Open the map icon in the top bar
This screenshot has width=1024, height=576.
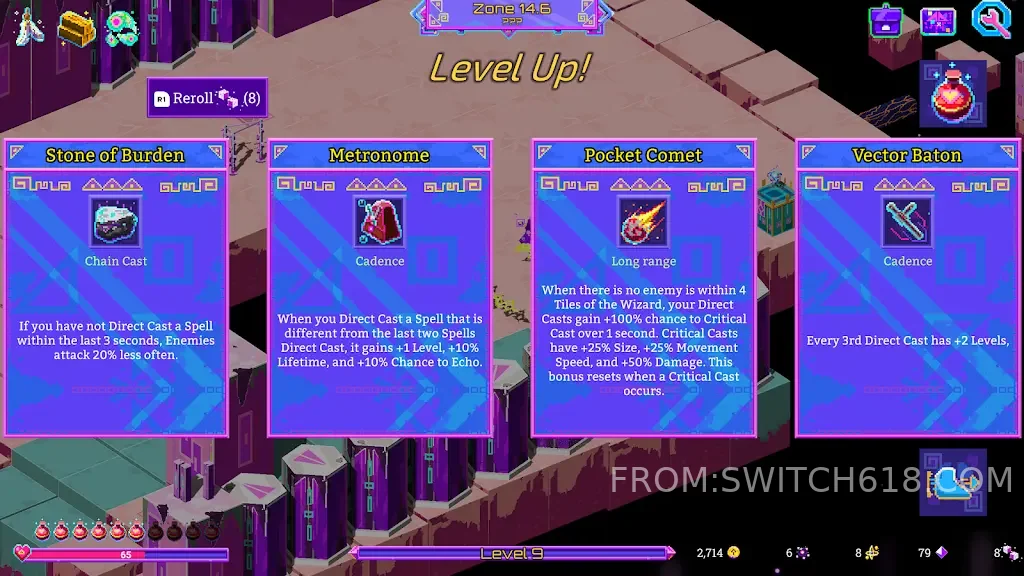(x=938, y=21)
